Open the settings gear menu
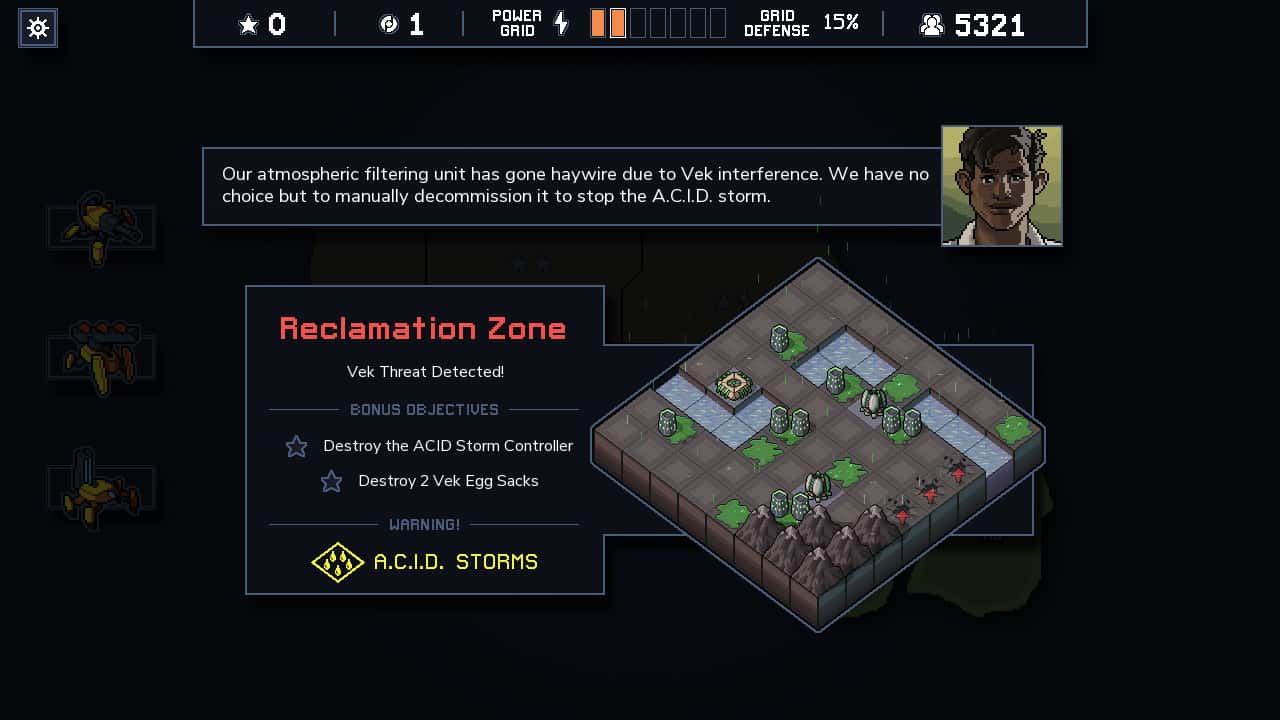 point(37,28)
